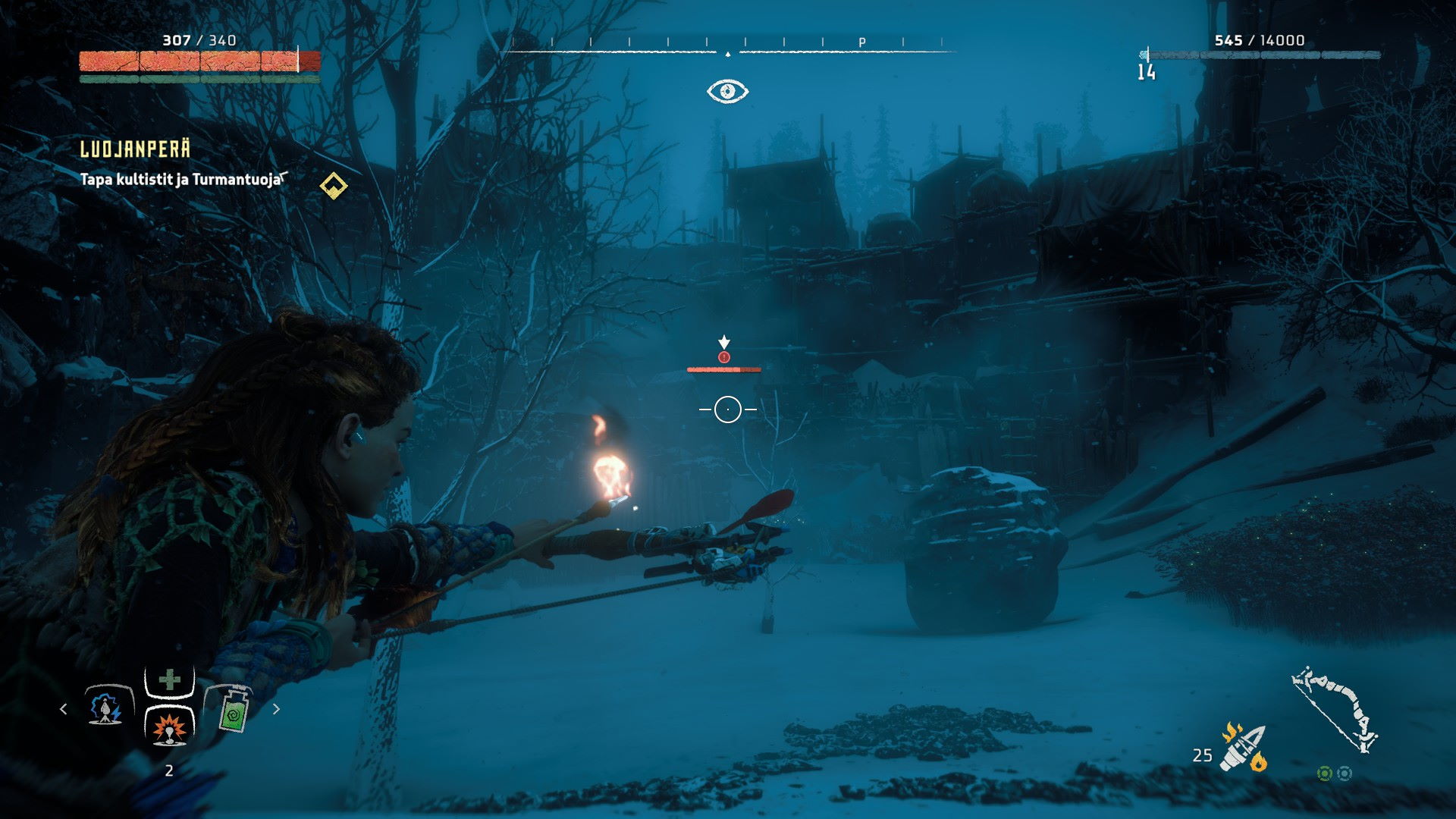Open the Luojanperä quest title
The width and height of the screenshot is (1456, 819).
coord(135,149)
